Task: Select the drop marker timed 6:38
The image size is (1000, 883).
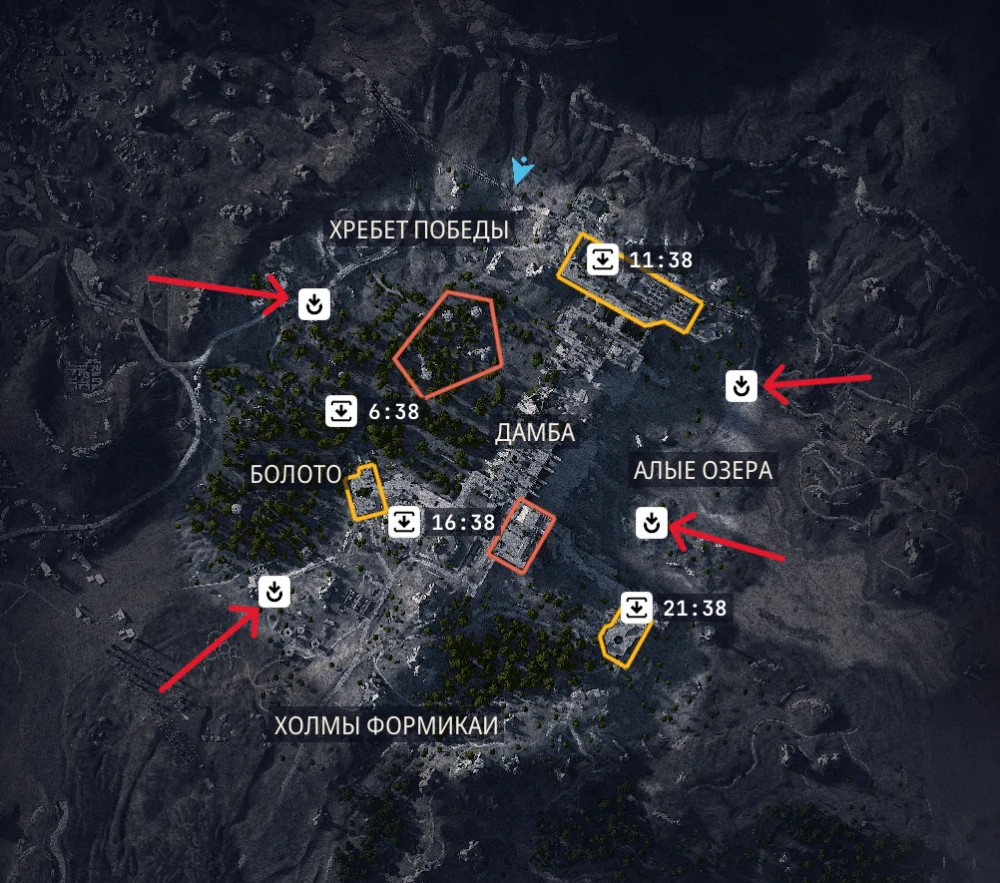Action: click(x=342, y=410)
